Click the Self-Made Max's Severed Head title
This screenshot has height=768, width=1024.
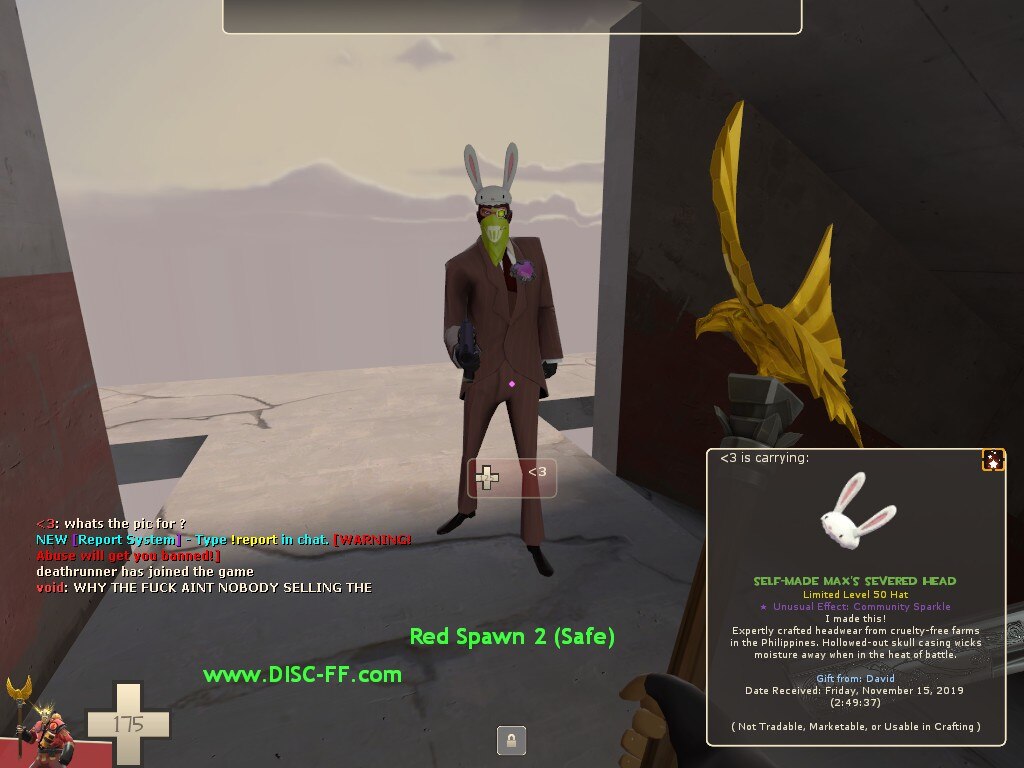tap(855, 581)
